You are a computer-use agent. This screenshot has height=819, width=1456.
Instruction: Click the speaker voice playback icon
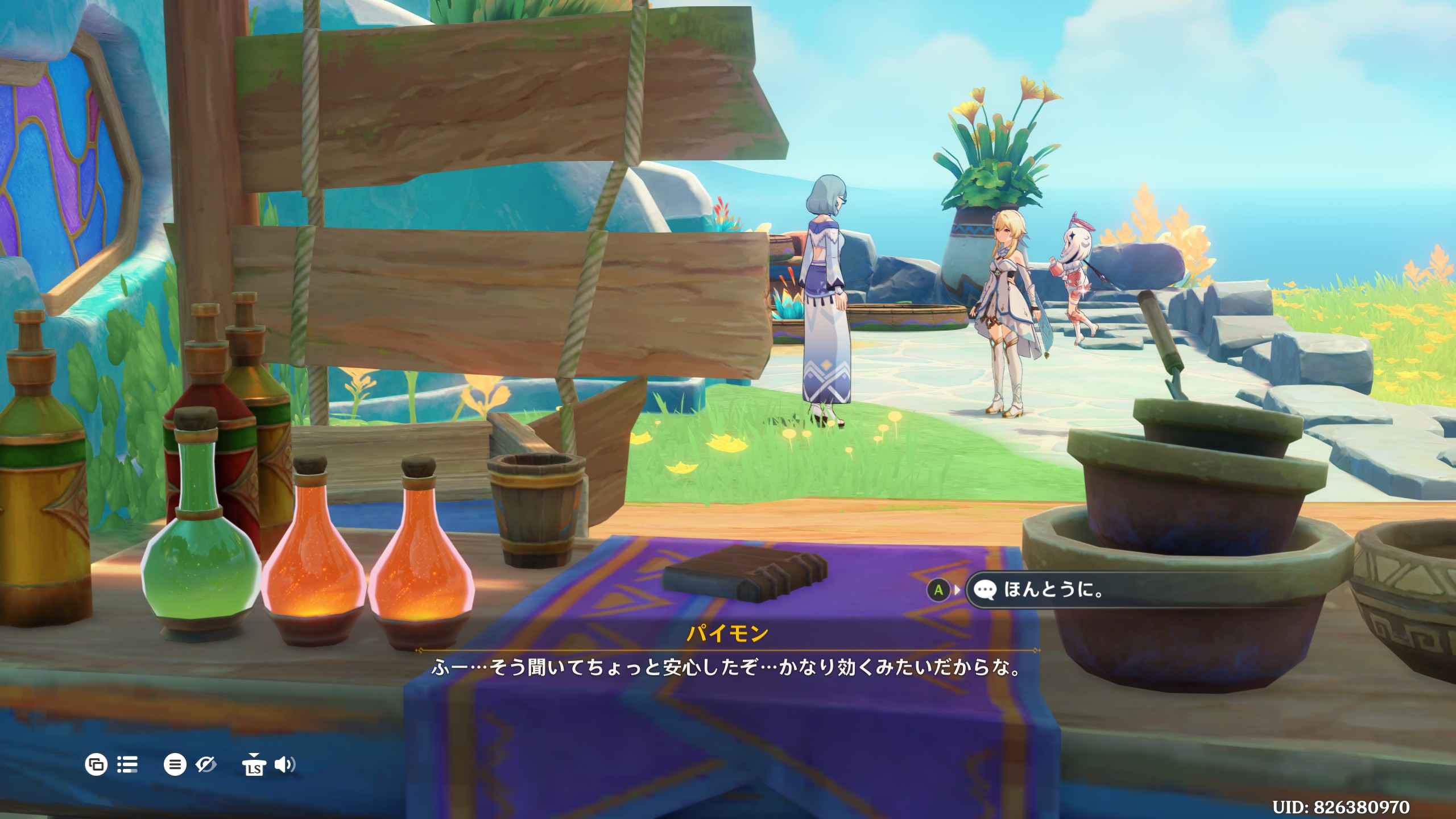[284, 764]
